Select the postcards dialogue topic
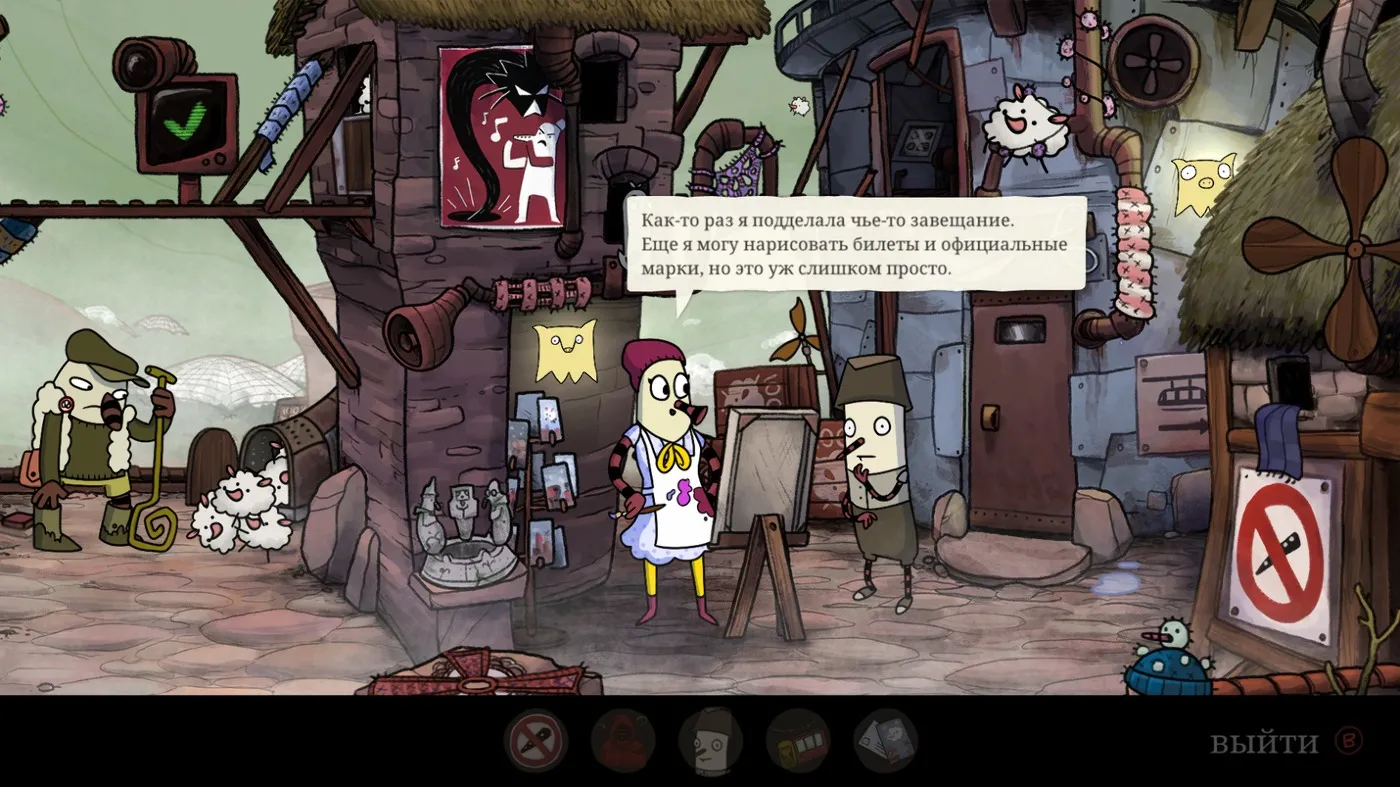Screen dimensions: 1400x787 click(885, 741)
